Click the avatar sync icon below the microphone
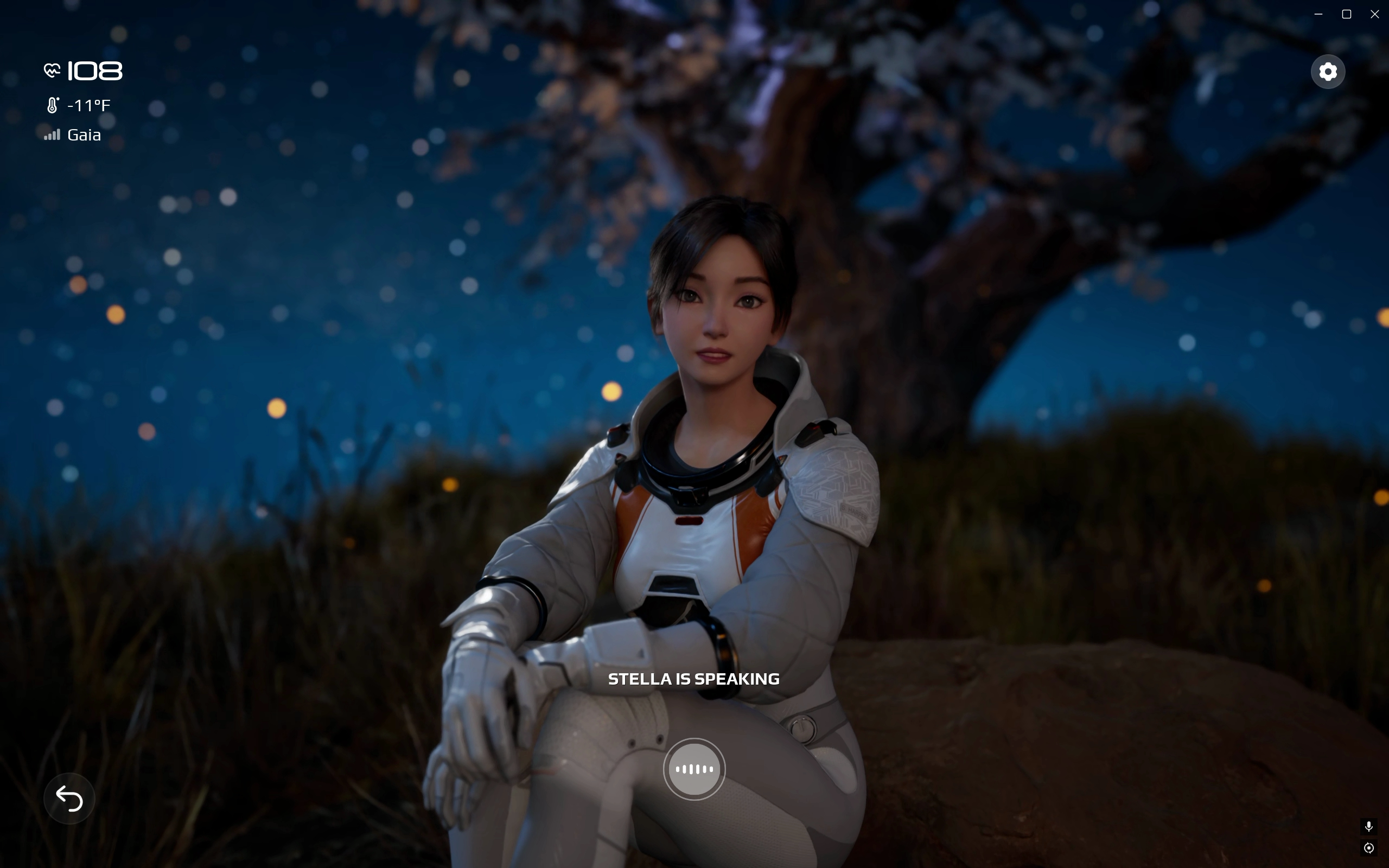Screen dimensions: 1389x868 coord(1368,847)
